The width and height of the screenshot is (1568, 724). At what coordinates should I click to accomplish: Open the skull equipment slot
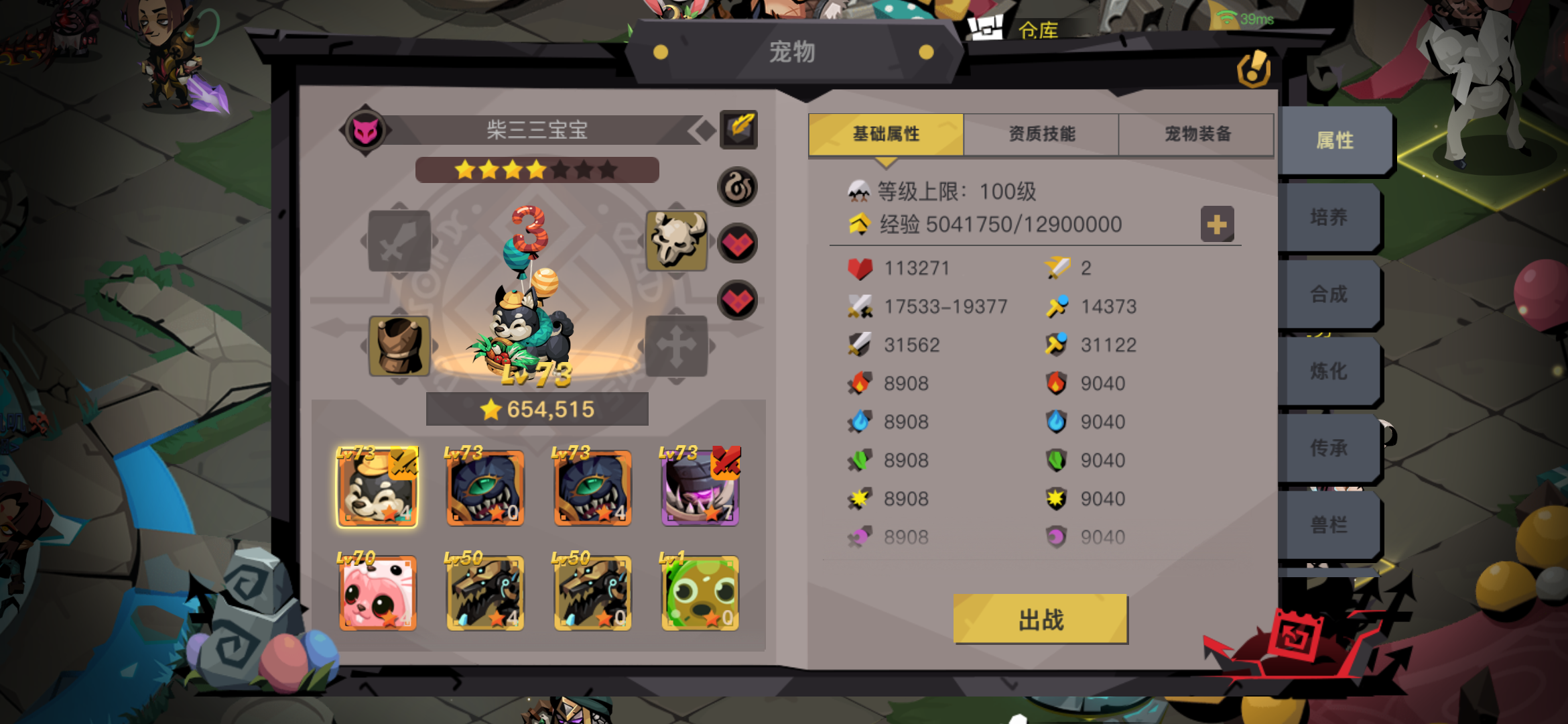click(677, 240)
